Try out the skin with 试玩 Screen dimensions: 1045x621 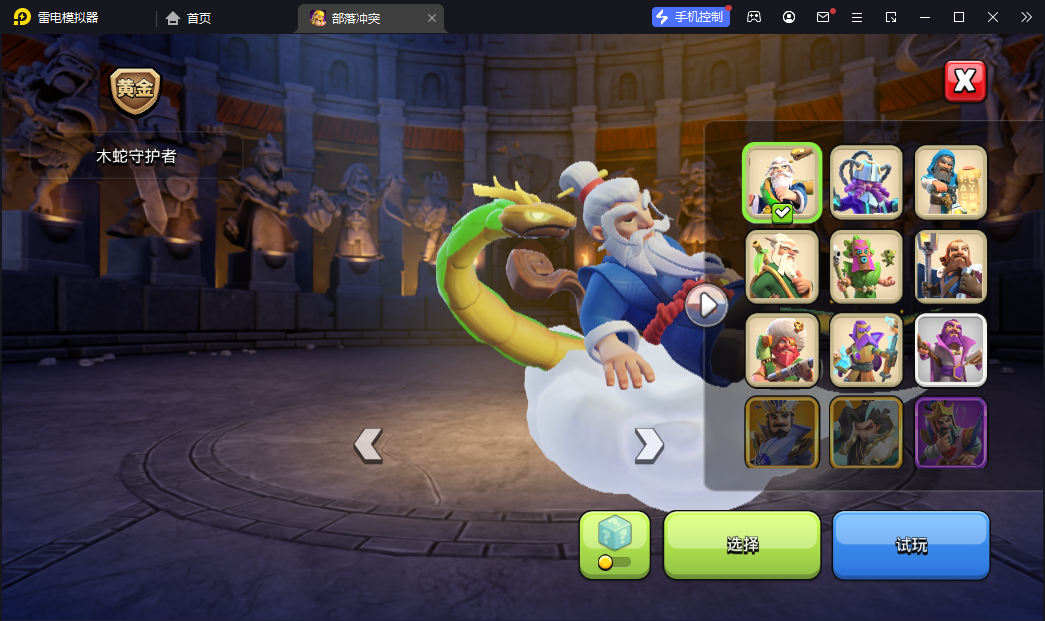point(911,545)
